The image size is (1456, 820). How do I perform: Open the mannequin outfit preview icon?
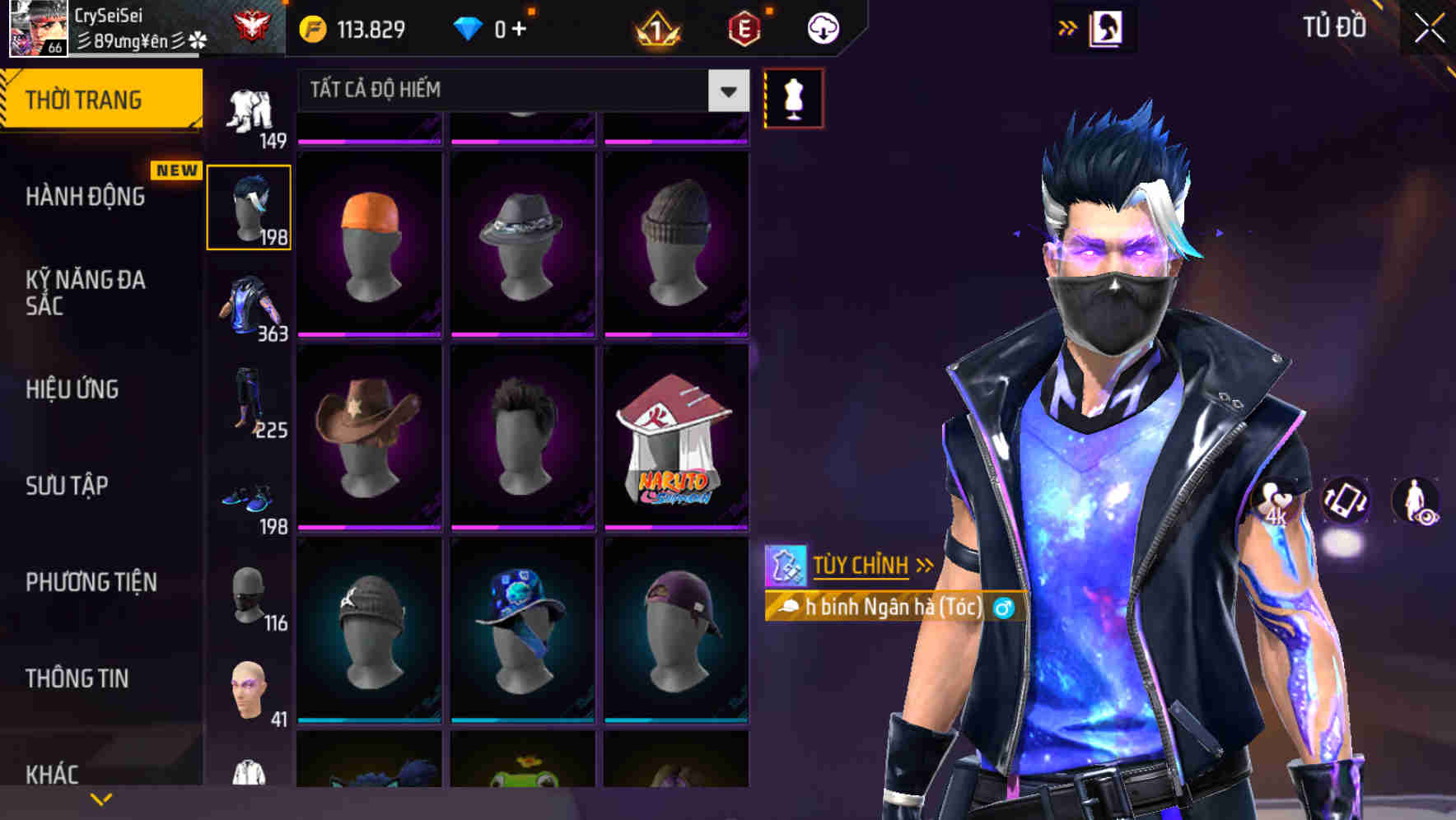coord(792,97)
